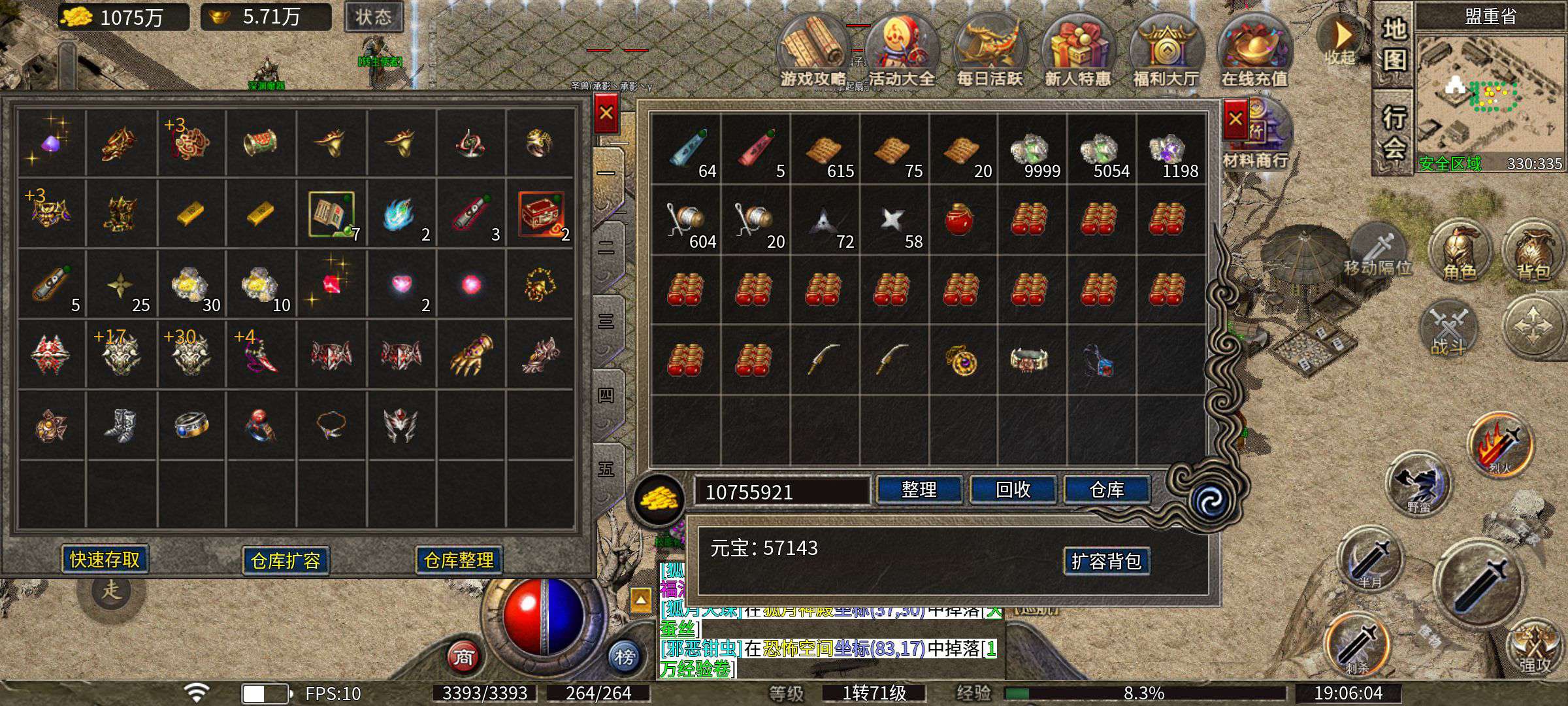Sort items with 仓库整理 button
Screen dimensions: 1568x706
459,560
